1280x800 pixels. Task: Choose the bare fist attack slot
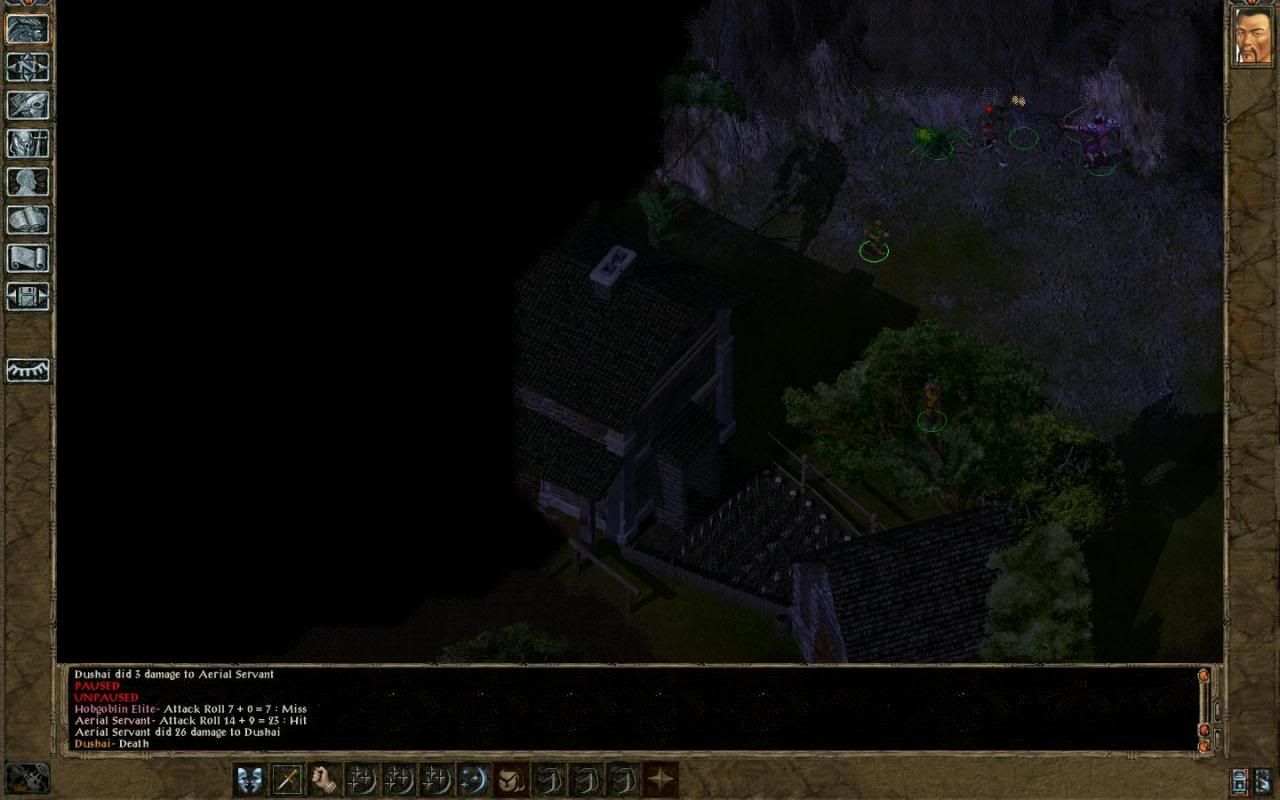[x=324, y=779]
